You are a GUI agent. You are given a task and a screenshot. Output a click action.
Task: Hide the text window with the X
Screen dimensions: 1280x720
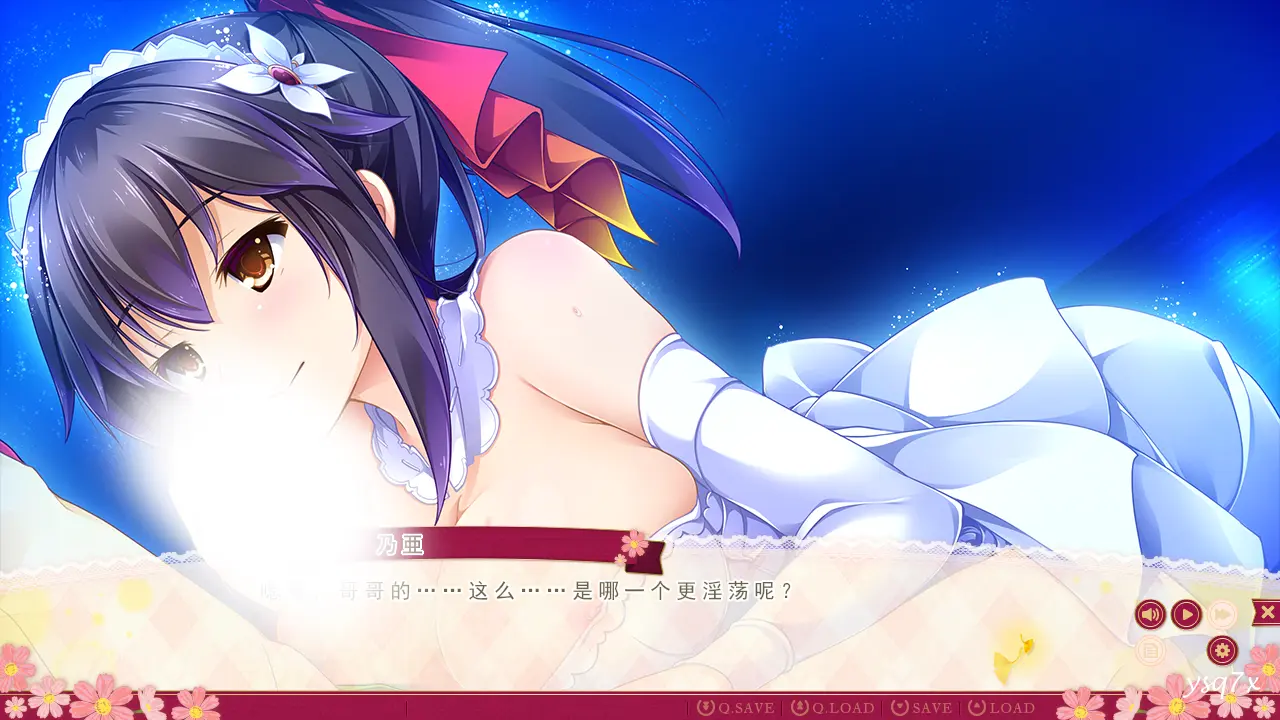tap(1267, 612)
